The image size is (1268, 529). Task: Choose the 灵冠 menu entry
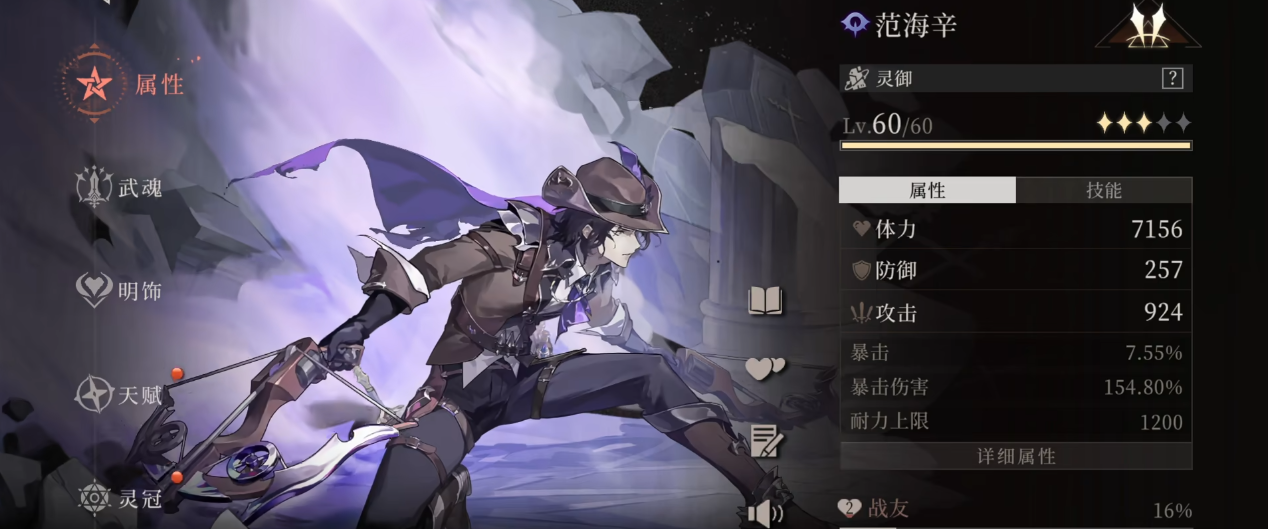click(x=120, y=497)
